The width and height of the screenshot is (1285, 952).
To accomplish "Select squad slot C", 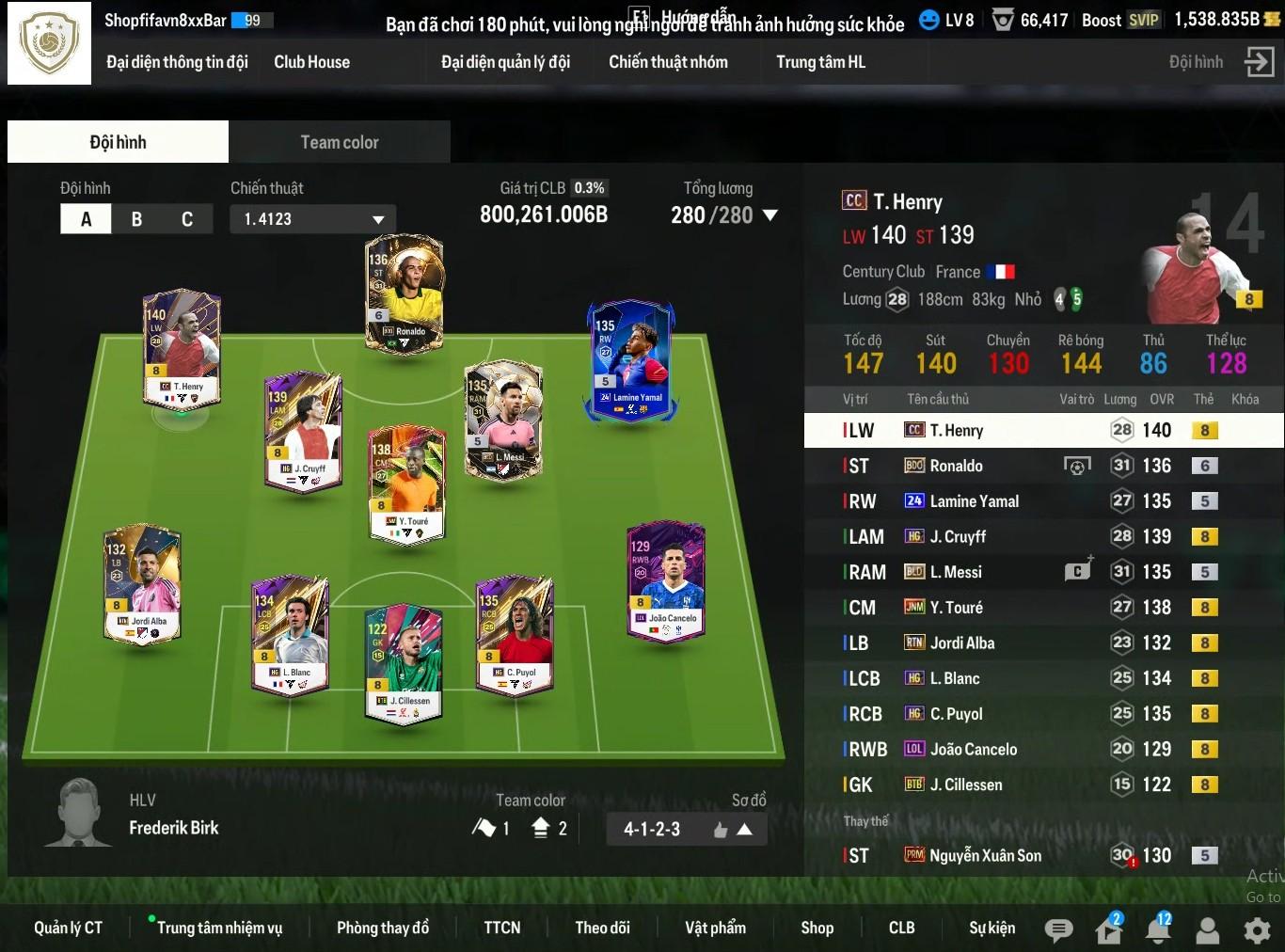I will pos(187,219).
